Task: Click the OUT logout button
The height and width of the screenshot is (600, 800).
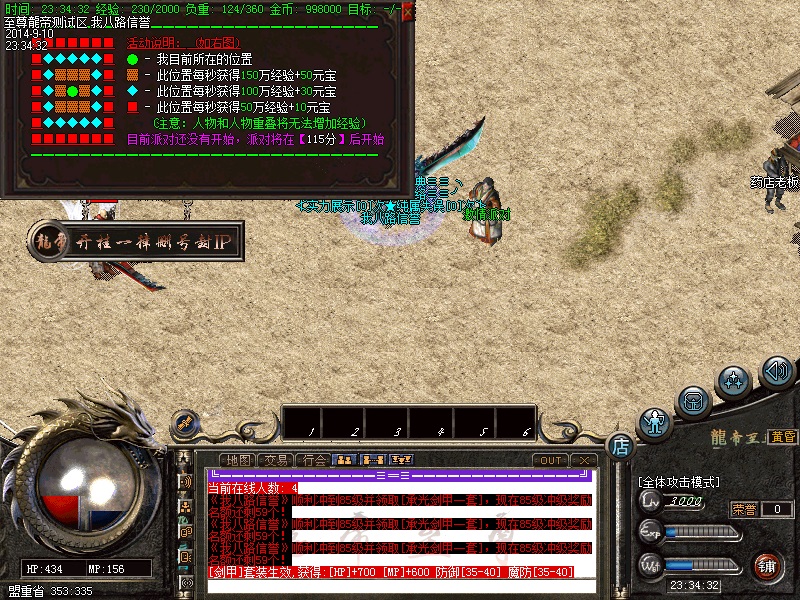Action: (549, 460)
